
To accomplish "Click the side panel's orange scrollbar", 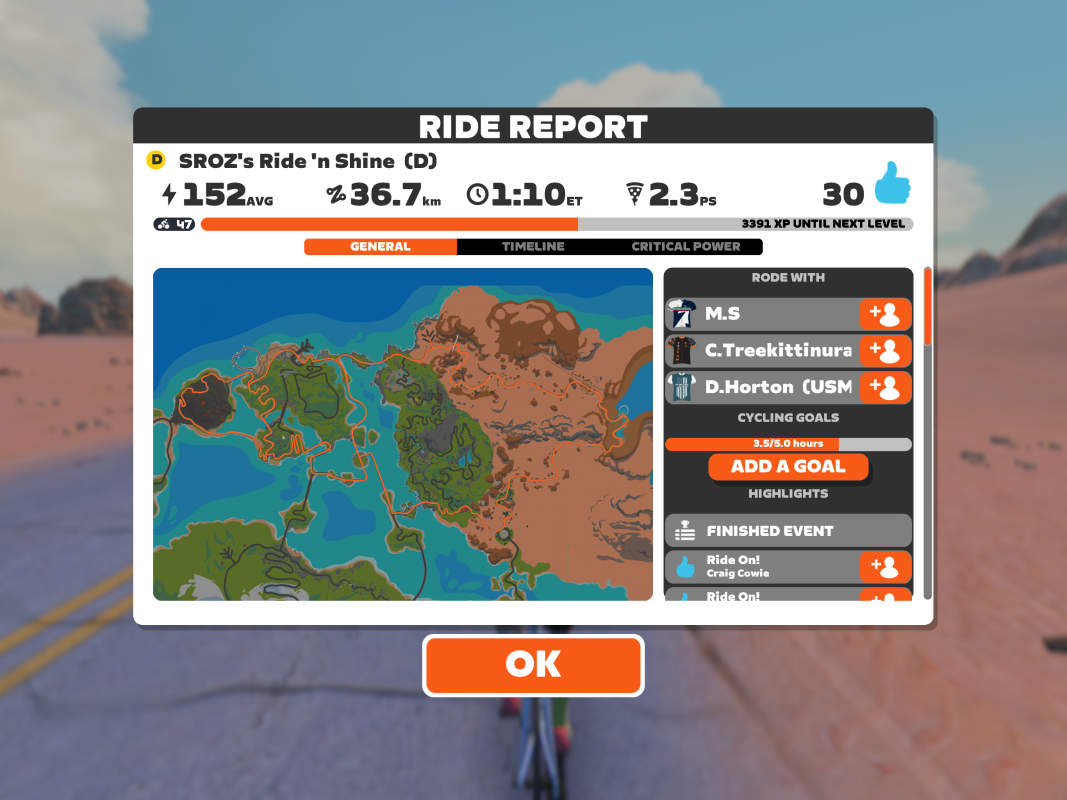I will tap(927, 304).
